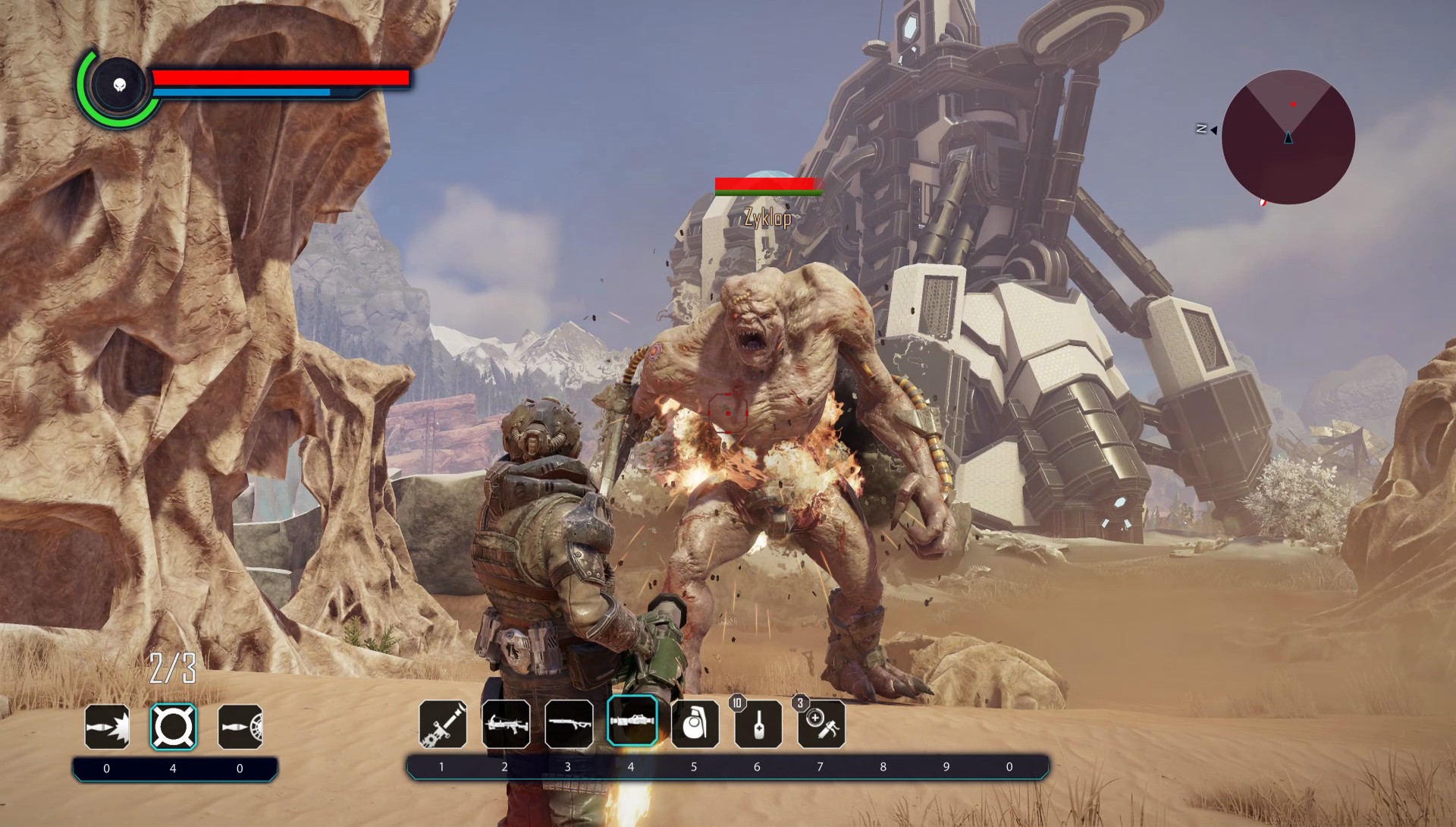Select the melee chainsaw-sword weapon slot
Image resolution: width=1456 pixels, height=827 pixels.
click(443, 724)
